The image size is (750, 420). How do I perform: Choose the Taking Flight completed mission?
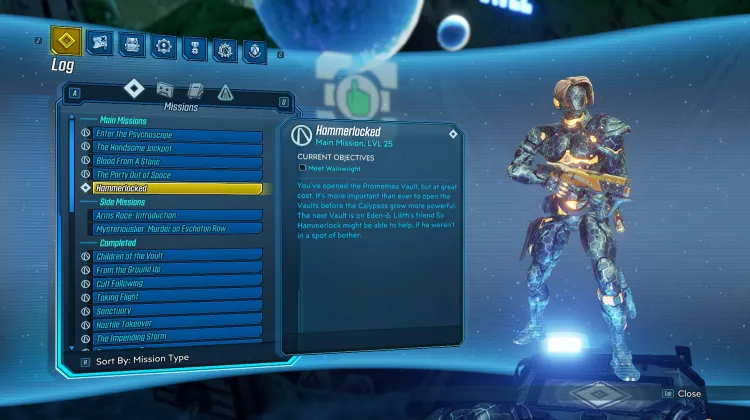177,297
